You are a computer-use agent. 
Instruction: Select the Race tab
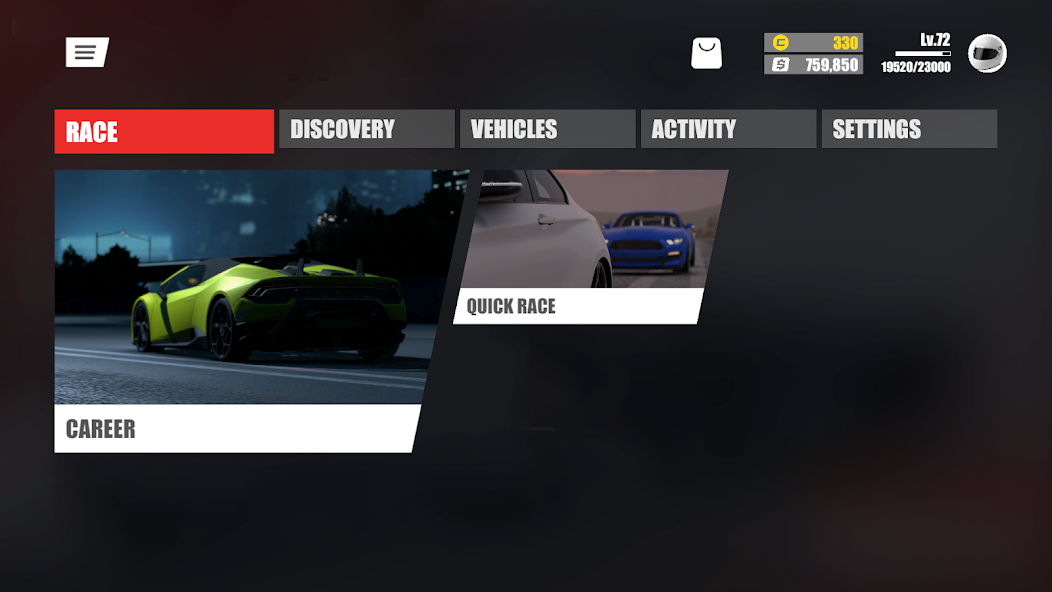(x=164, y=131)
